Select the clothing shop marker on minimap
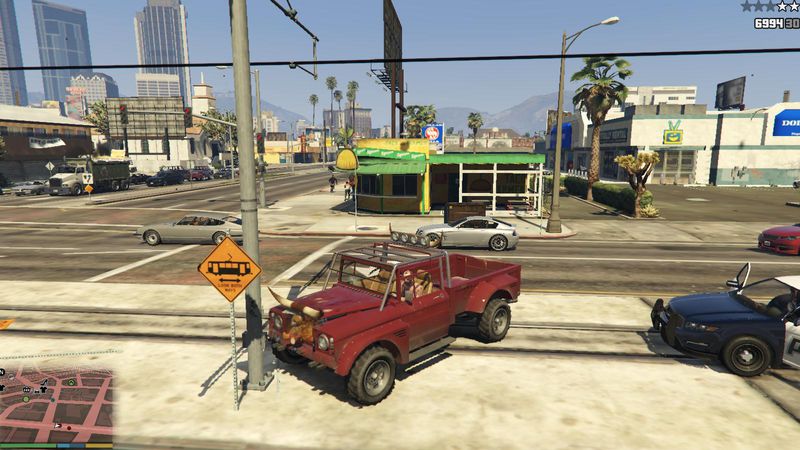 click(43, 390)
